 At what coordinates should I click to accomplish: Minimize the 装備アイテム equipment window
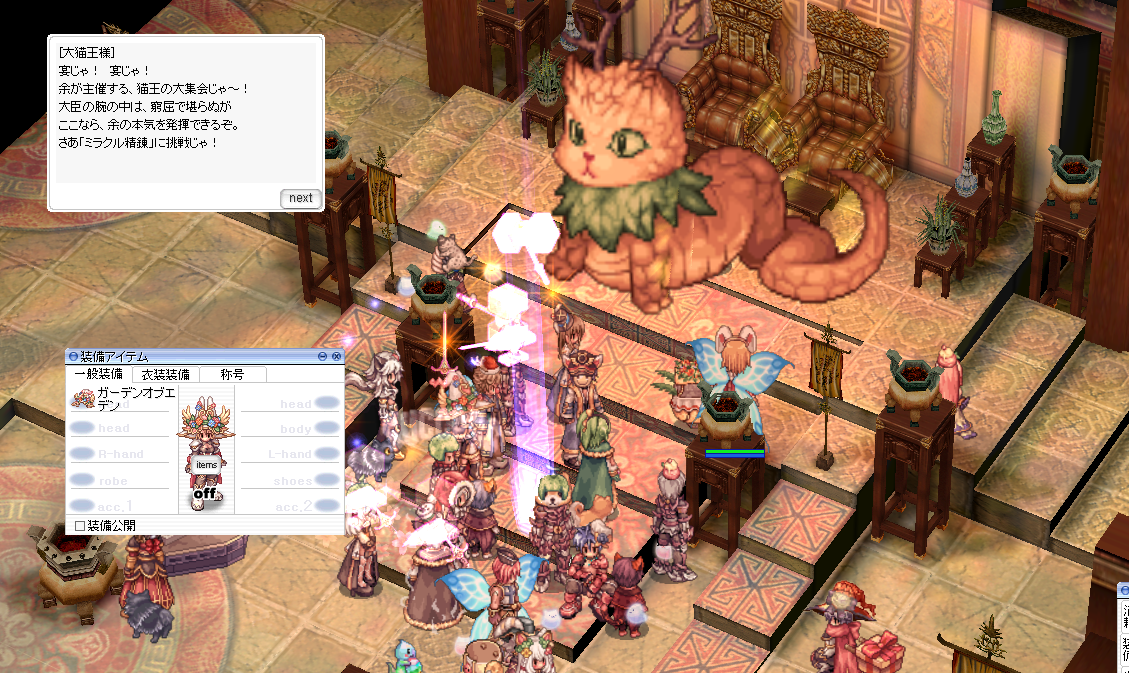(x=323, y=356)
